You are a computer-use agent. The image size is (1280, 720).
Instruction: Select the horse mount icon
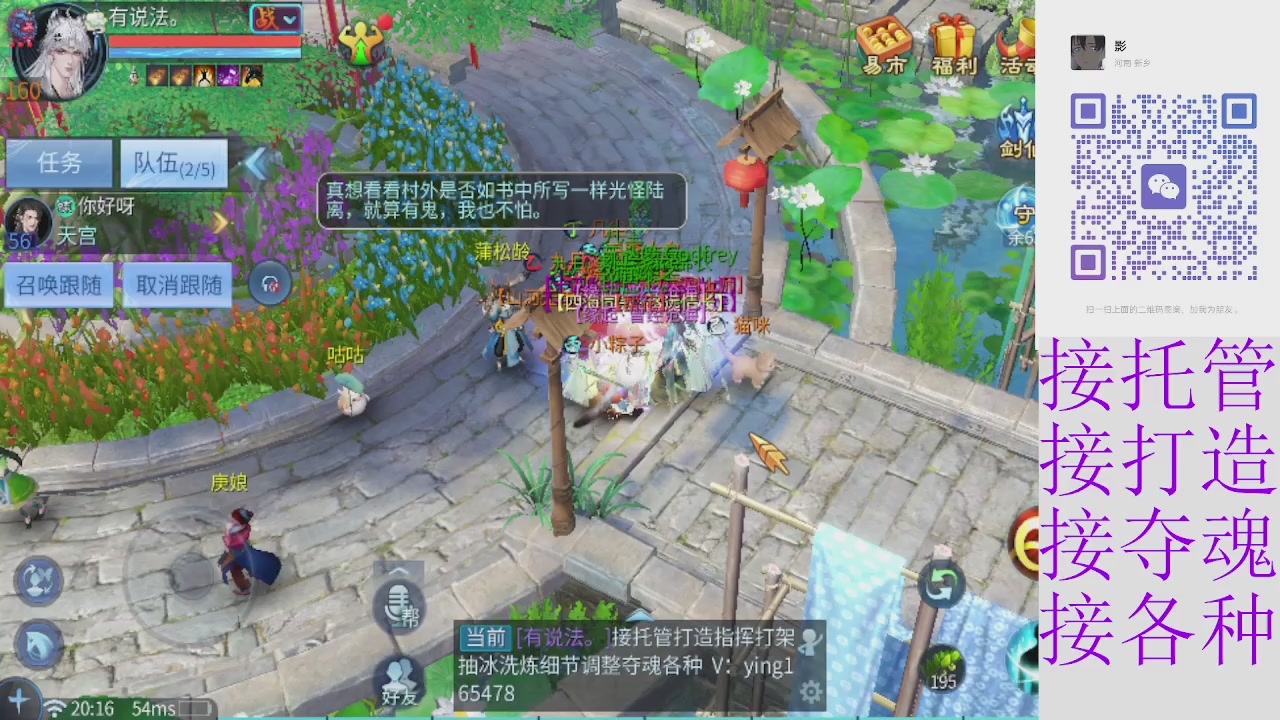(x=37, y=643)
